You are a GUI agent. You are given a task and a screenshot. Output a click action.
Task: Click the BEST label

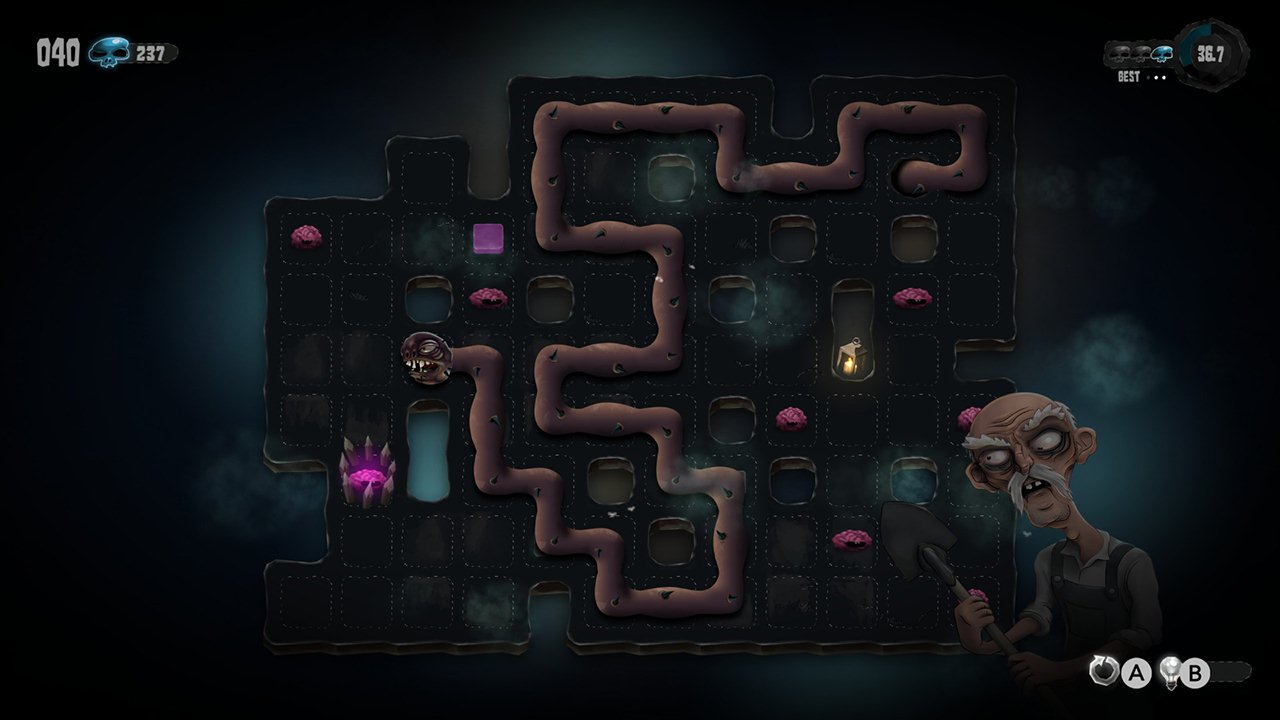point(1129,76)
